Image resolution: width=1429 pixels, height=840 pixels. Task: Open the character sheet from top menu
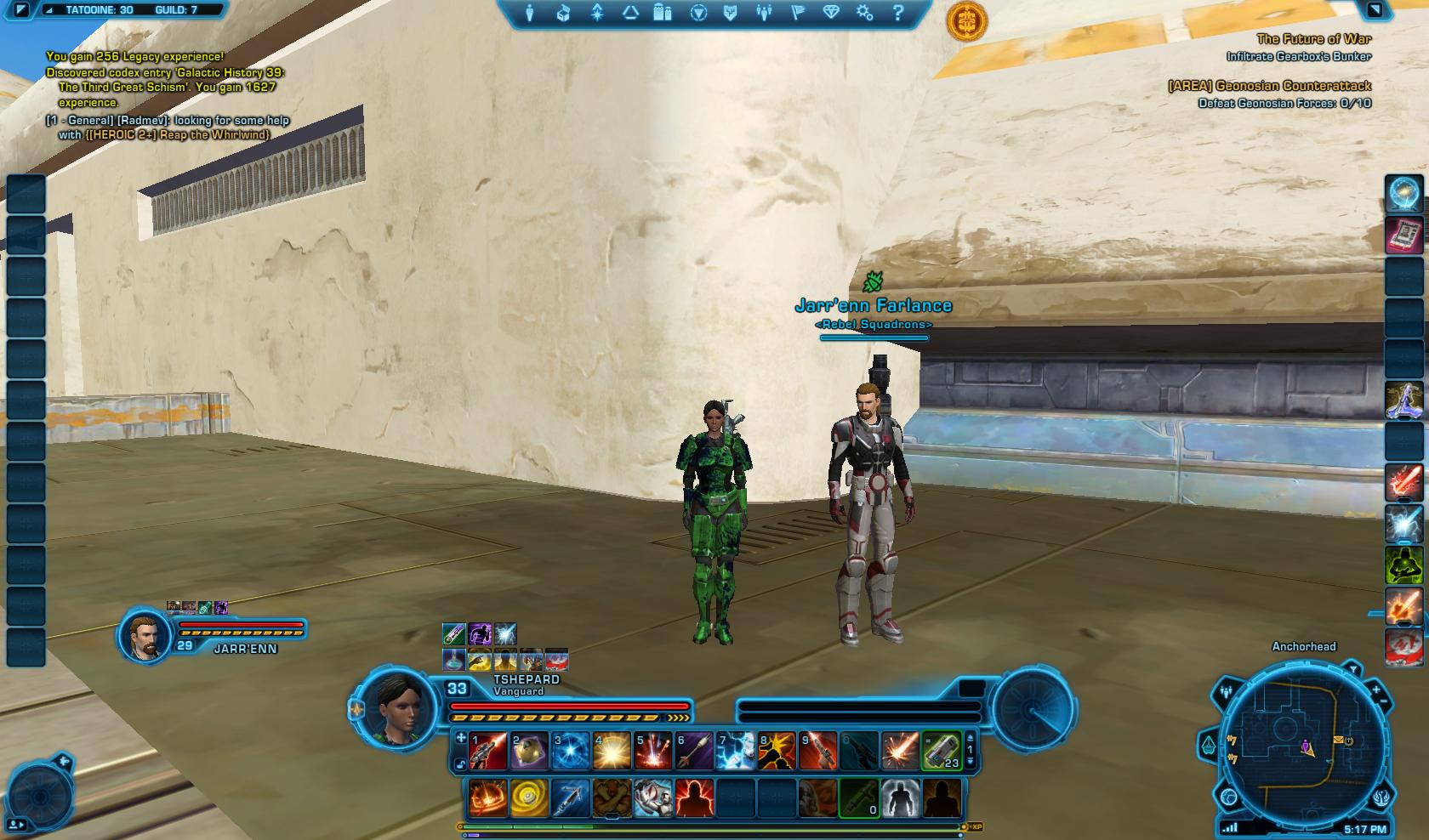pos(530,14)
